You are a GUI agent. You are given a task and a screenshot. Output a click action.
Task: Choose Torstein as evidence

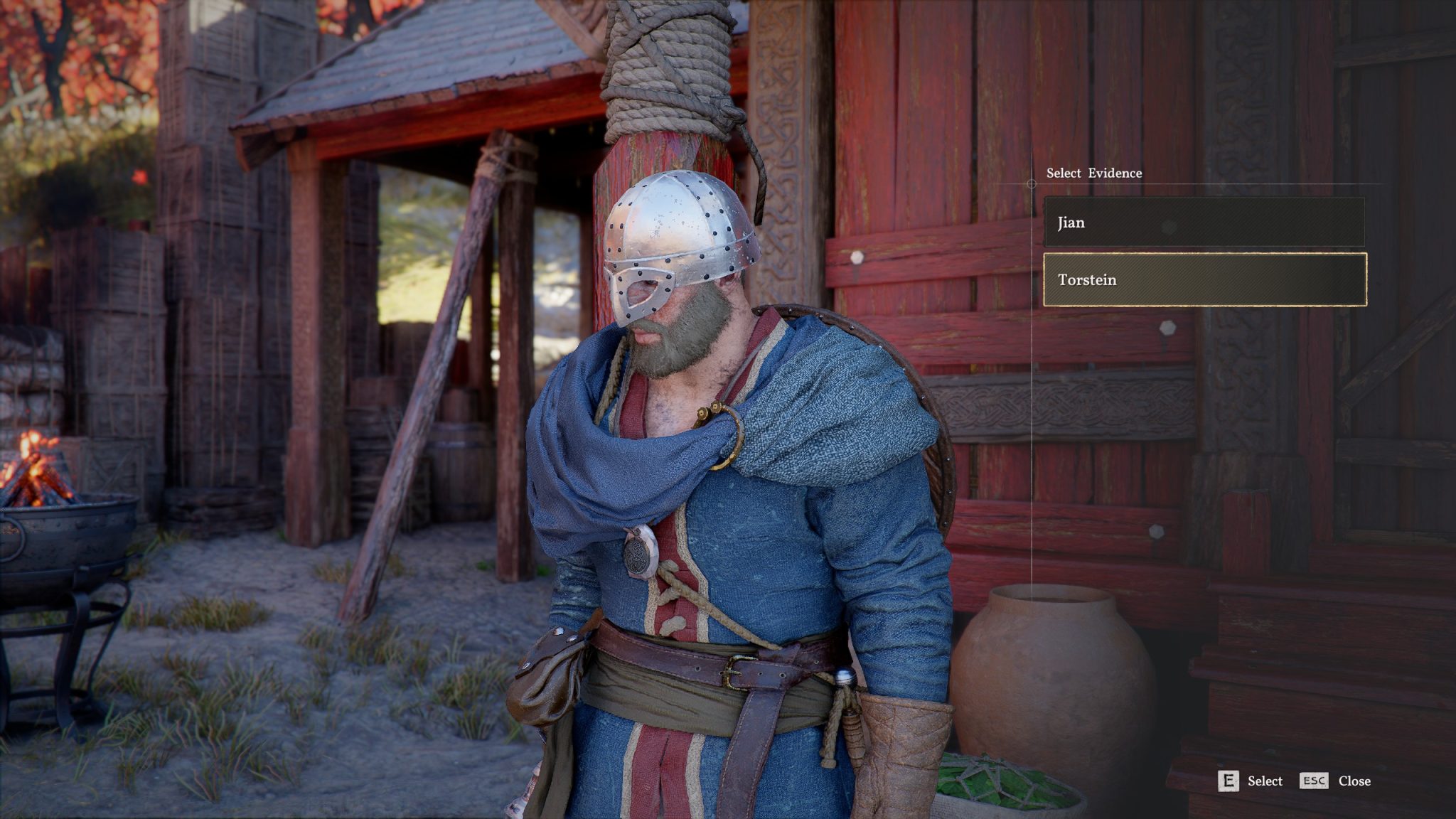click(1204, 279)
